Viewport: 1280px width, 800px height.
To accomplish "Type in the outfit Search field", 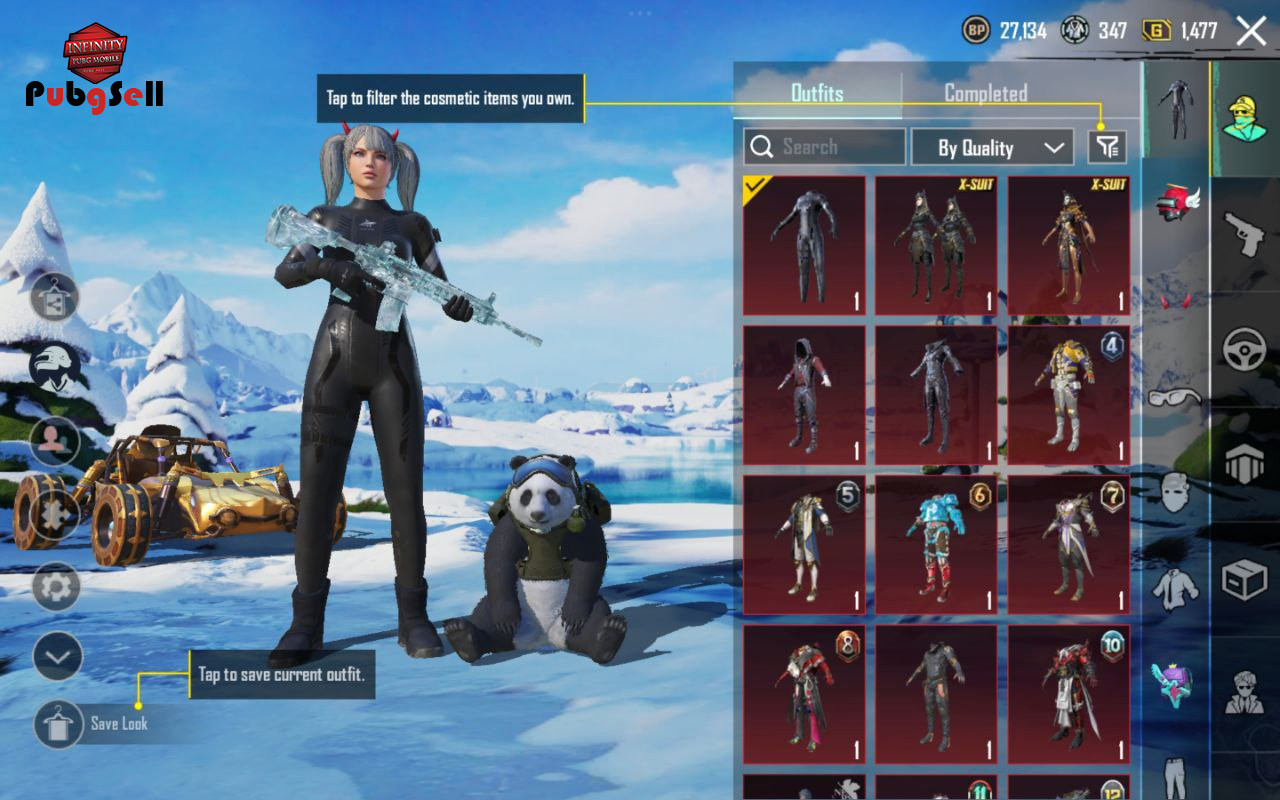I will click(824, 147).
